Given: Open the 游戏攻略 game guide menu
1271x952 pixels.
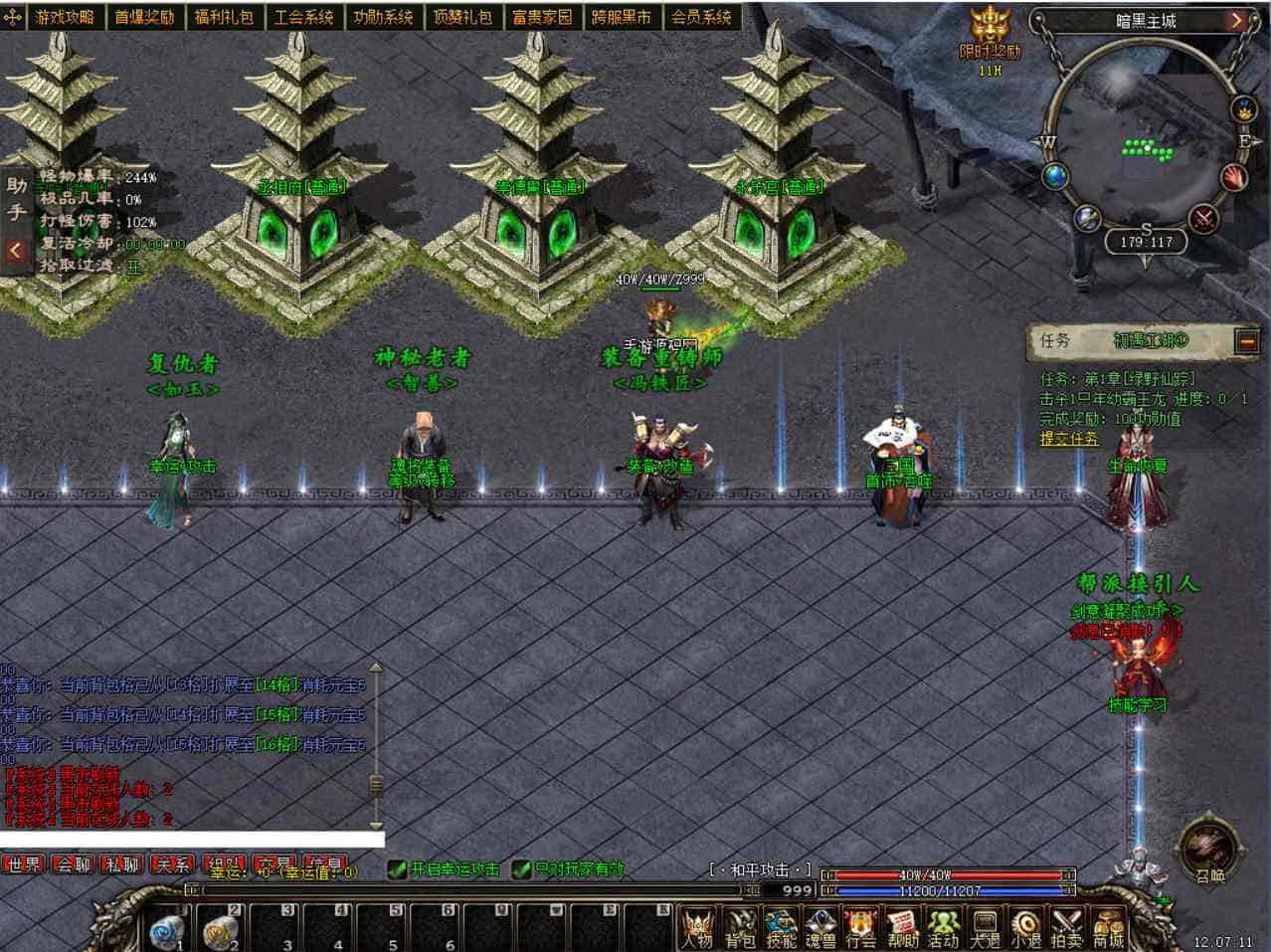Looking at the screenshot, I should tap(64, 17).
